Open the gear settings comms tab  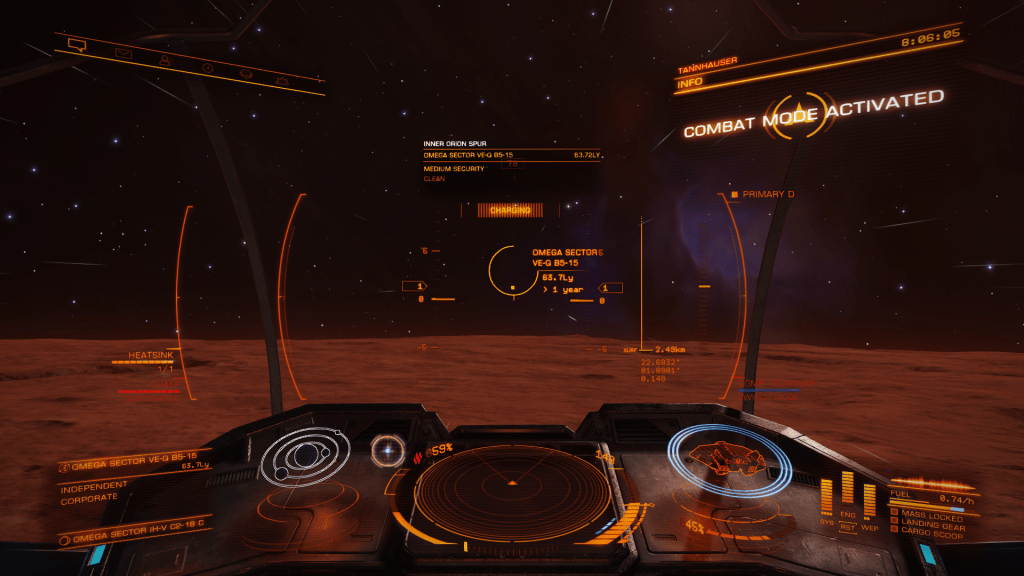pos(245,74)
